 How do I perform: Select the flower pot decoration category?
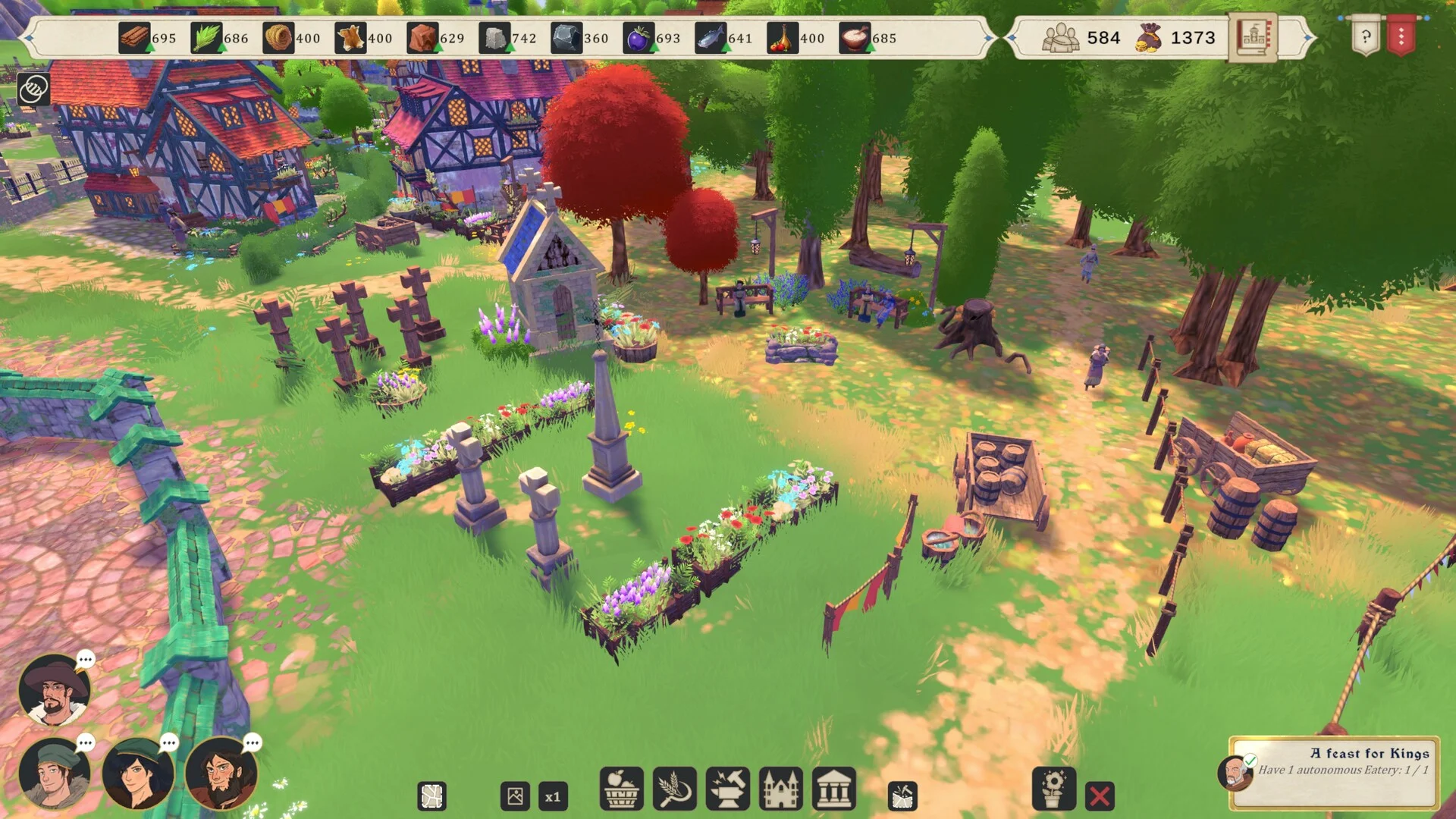coord(1053,789)
